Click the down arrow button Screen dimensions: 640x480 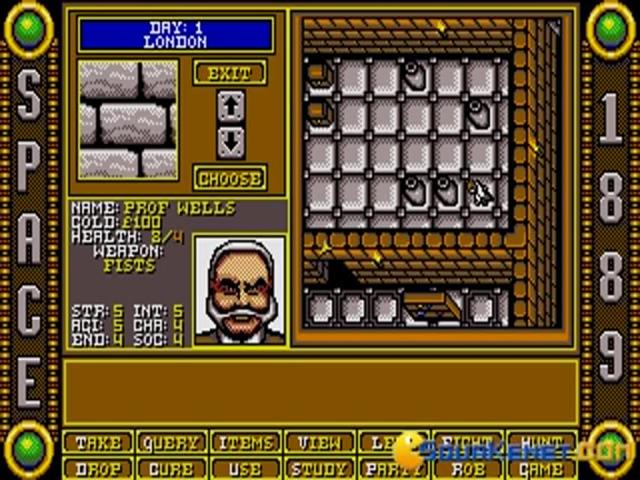point(230,140)
